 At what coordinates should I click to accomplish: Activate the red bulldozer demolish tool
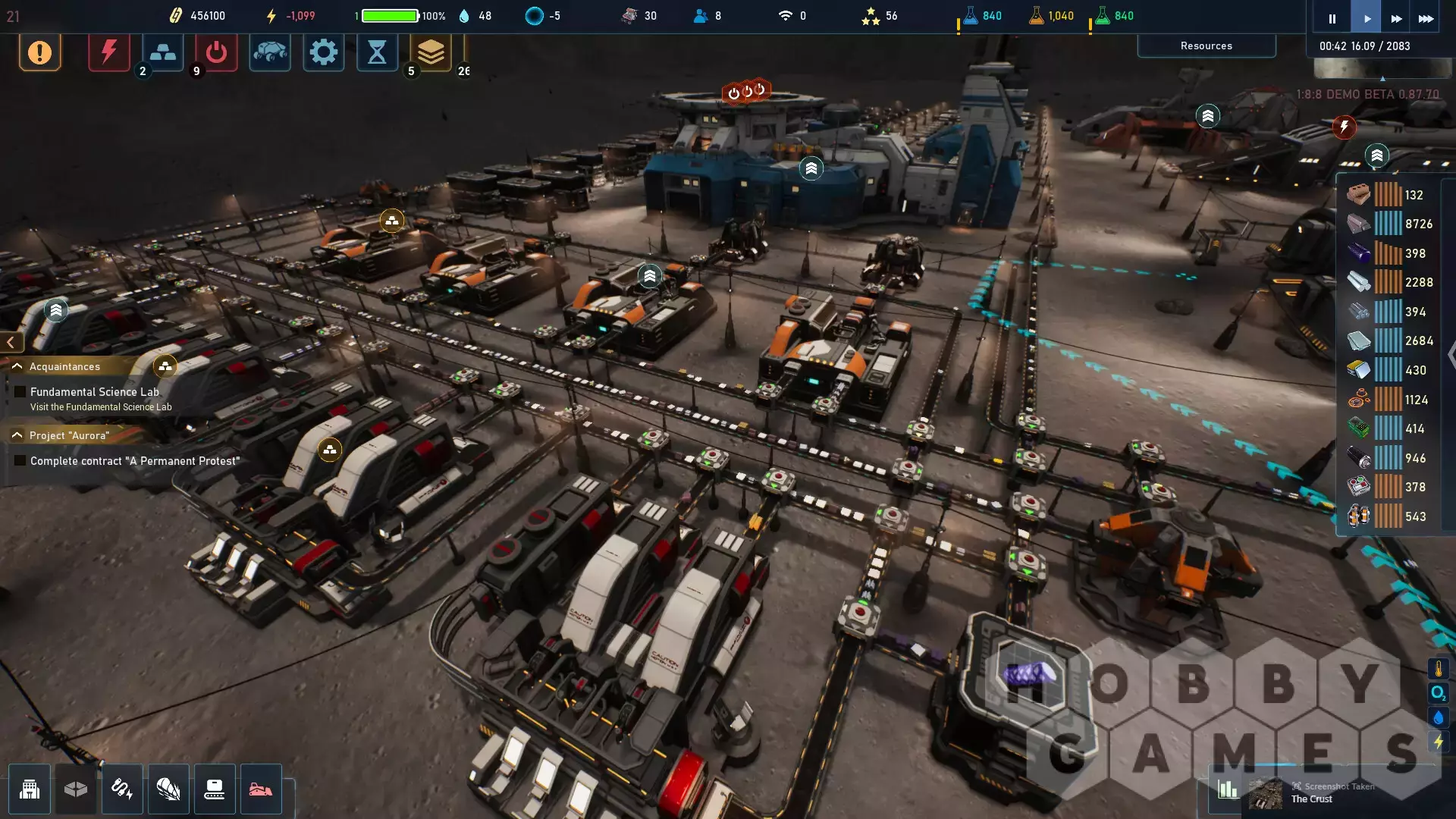261,789
